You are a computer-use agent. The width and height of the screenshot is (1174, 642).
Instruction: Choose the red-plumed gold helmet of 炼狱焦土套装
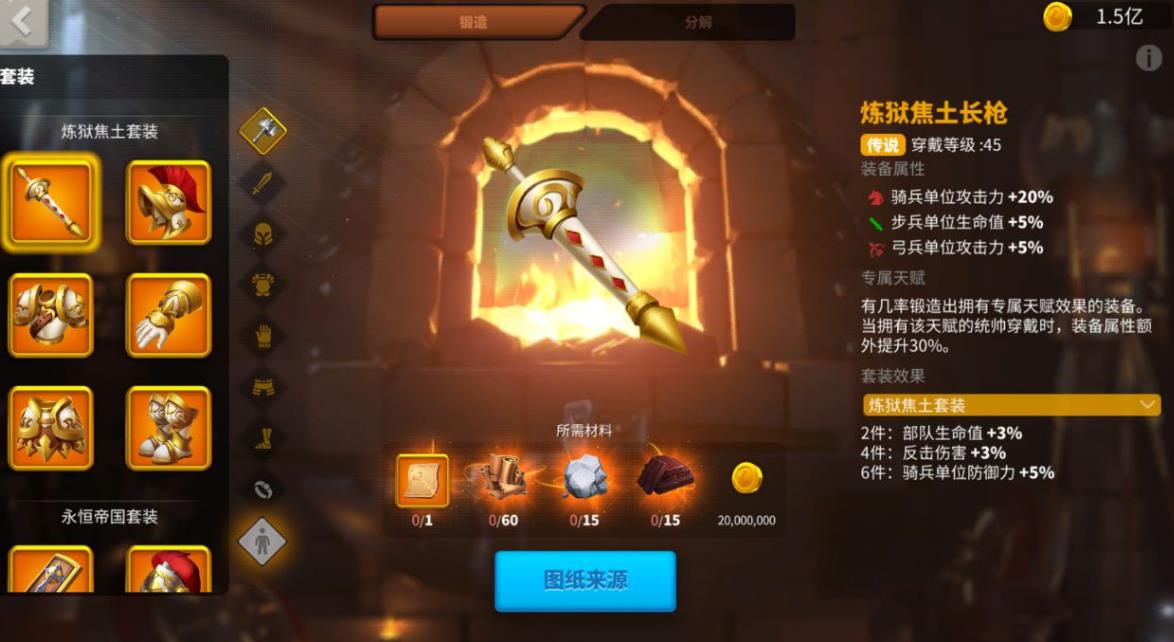168,202
